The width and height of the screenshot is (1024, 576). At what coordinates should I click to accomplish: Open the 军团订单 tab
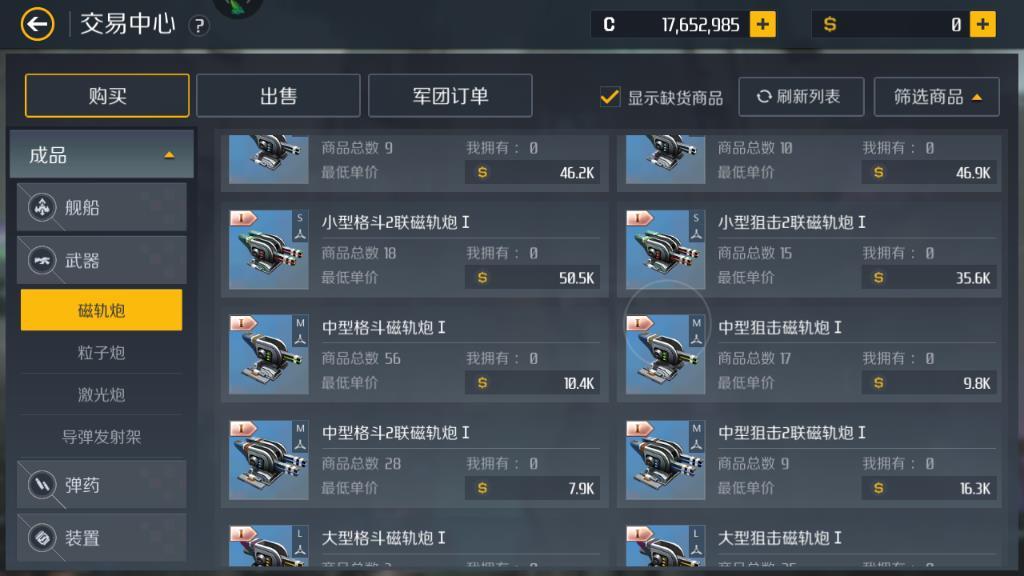[x=450, y=96]
